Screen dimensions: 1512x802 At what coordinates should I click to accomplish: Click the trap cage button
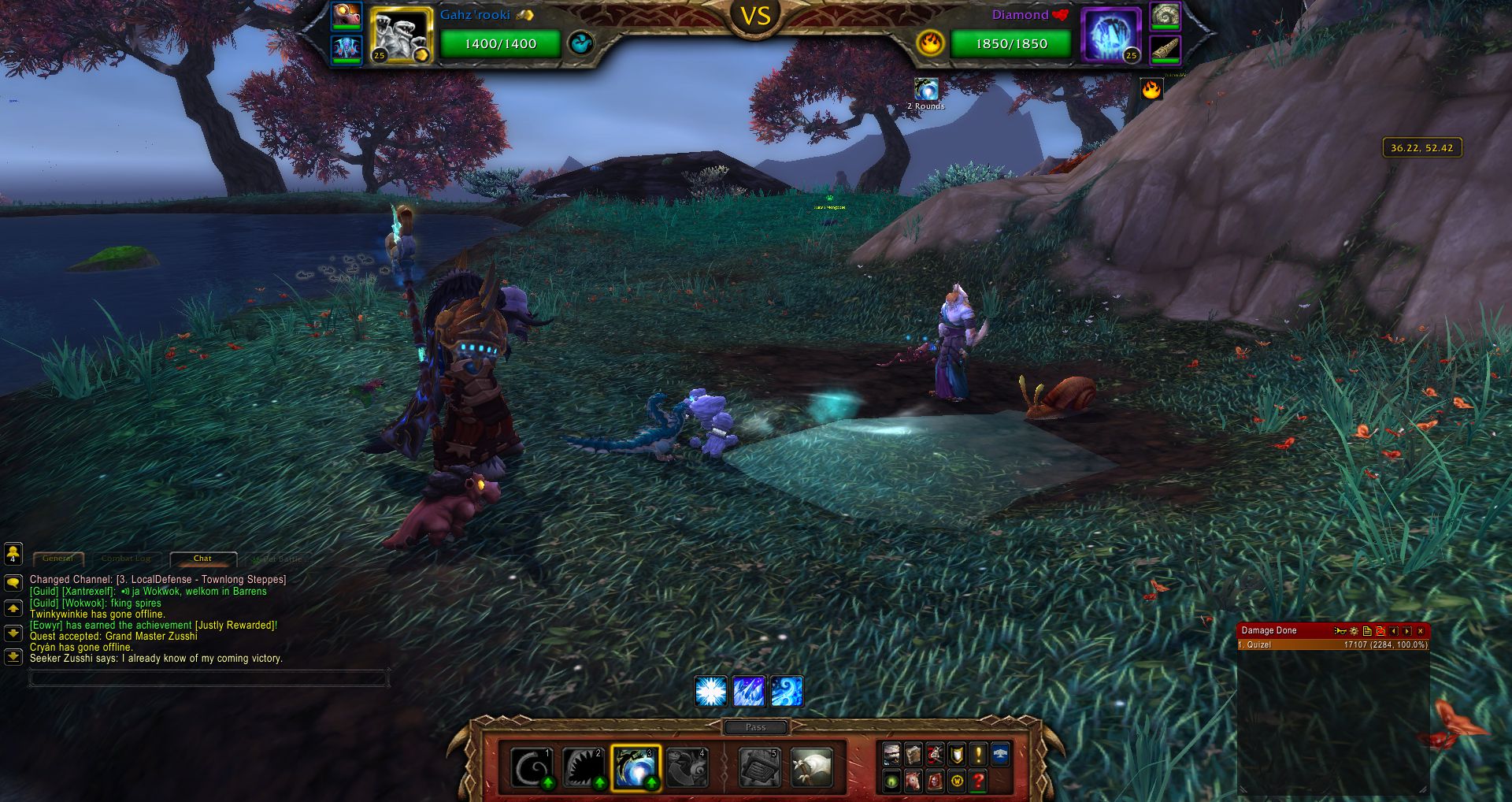pos(760,768)
